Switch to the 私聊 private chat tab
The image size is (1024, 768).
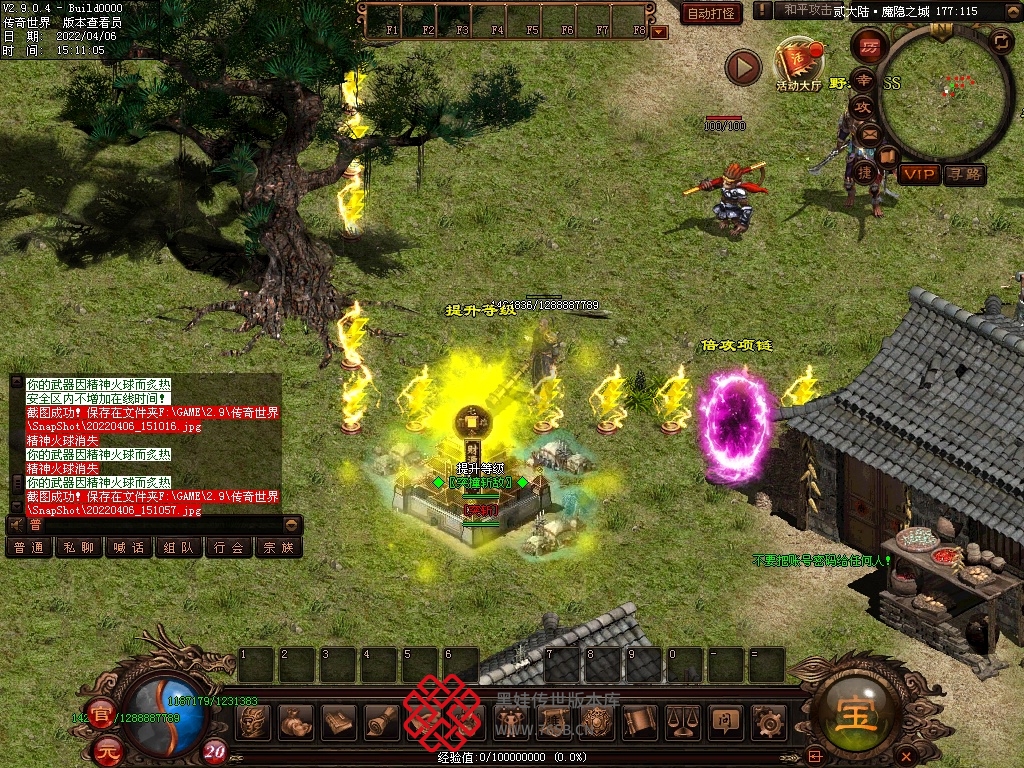click(79, 547)
